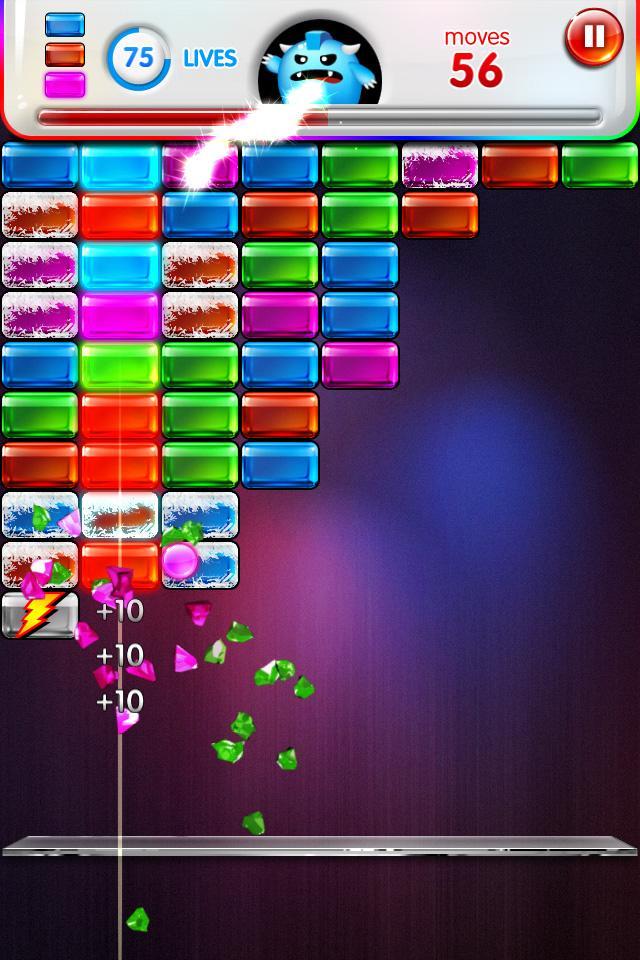640x960 pixels.
Task: Select the tile with the pink orb
Action: click(x=199, y=564)
